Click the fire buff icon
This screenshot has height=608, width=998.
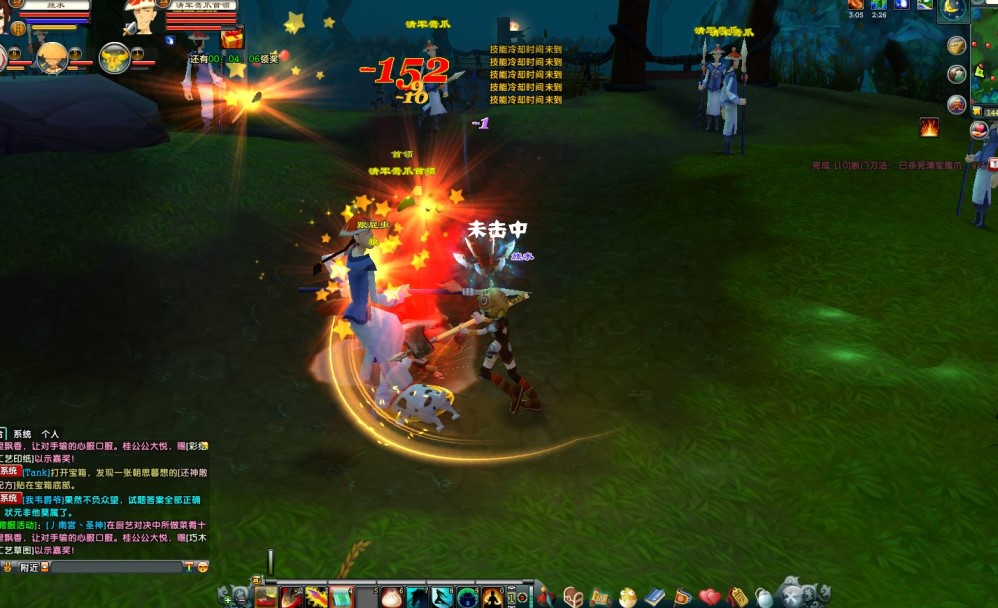929,127
